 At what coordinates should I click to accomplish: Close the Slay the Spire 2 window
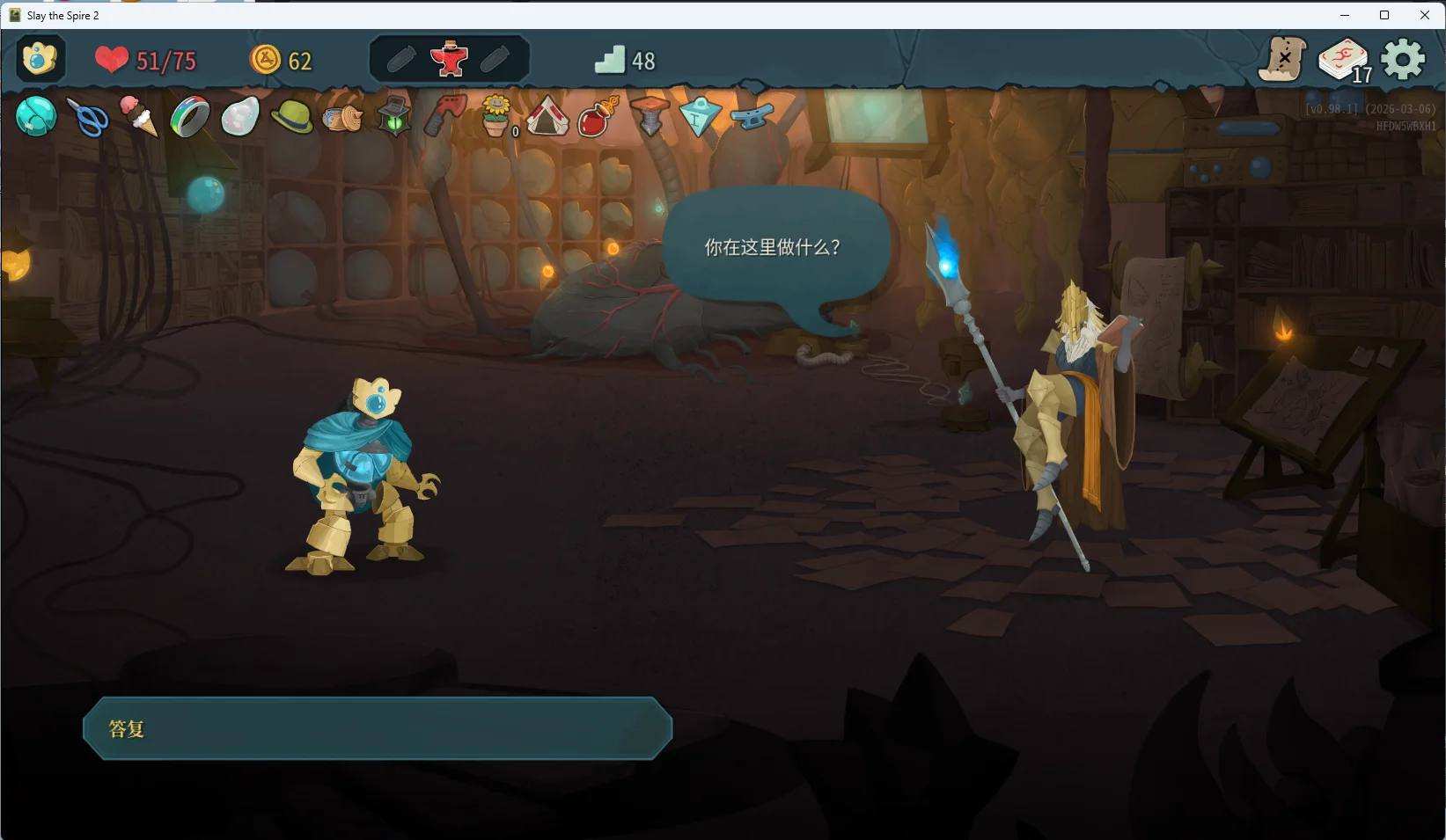[1425, 15]
